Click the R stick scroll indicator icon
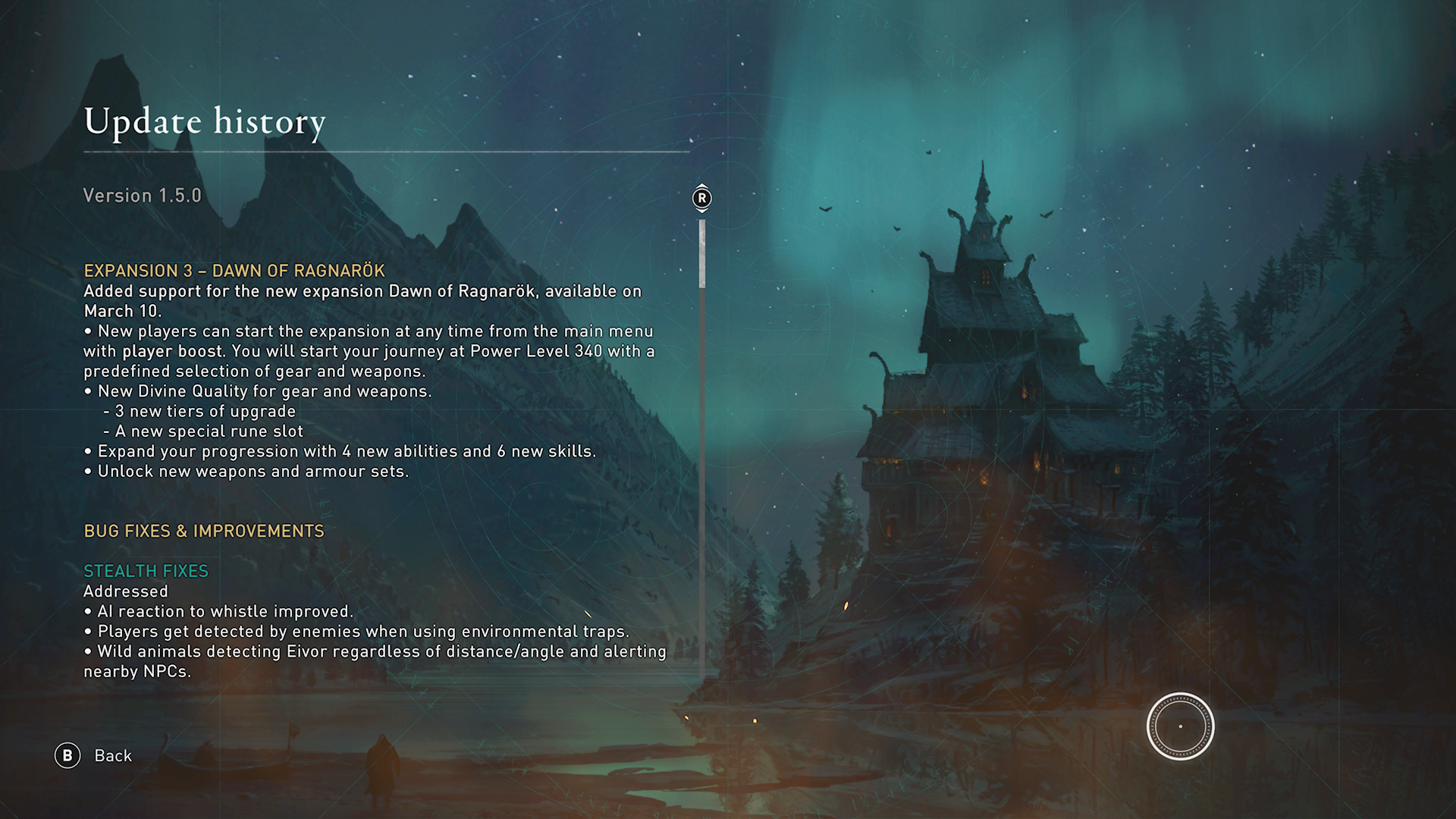 point(701,197)
